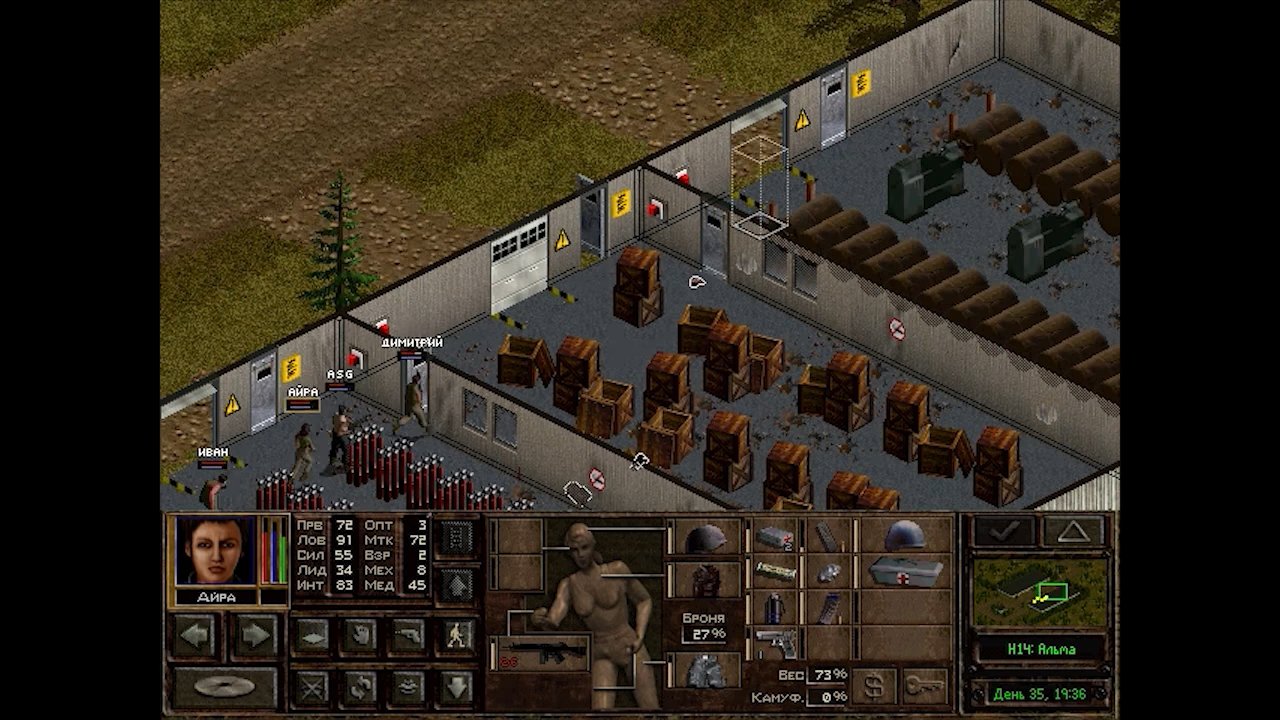Image resolution: width=1280 pixels, height=720 pixels.
Task: Select the equipped body vest armor slot
Action: pyautogui.click(x=706, y=580)
